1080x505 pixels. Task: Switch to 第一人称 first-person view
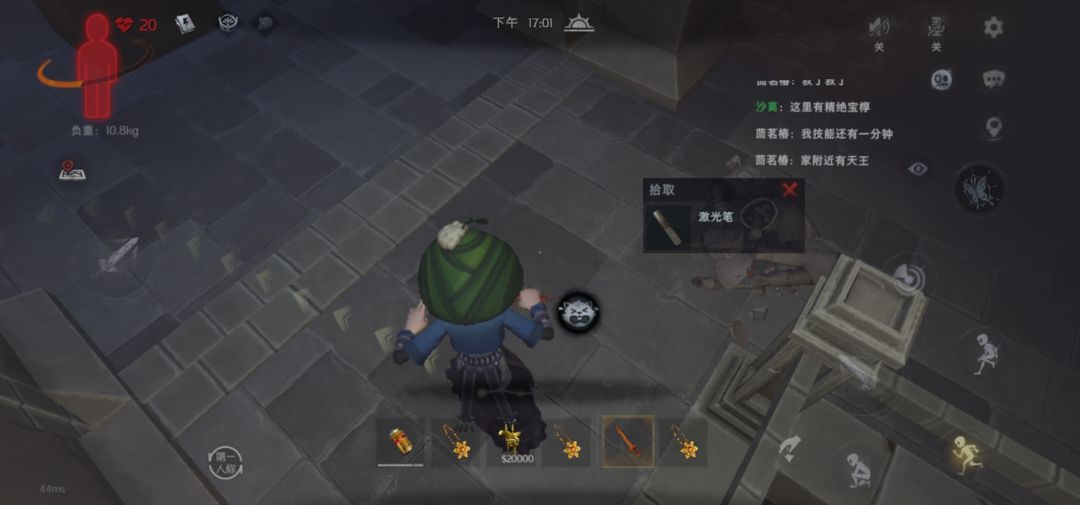pyautogui.click(x=227, y=461)
